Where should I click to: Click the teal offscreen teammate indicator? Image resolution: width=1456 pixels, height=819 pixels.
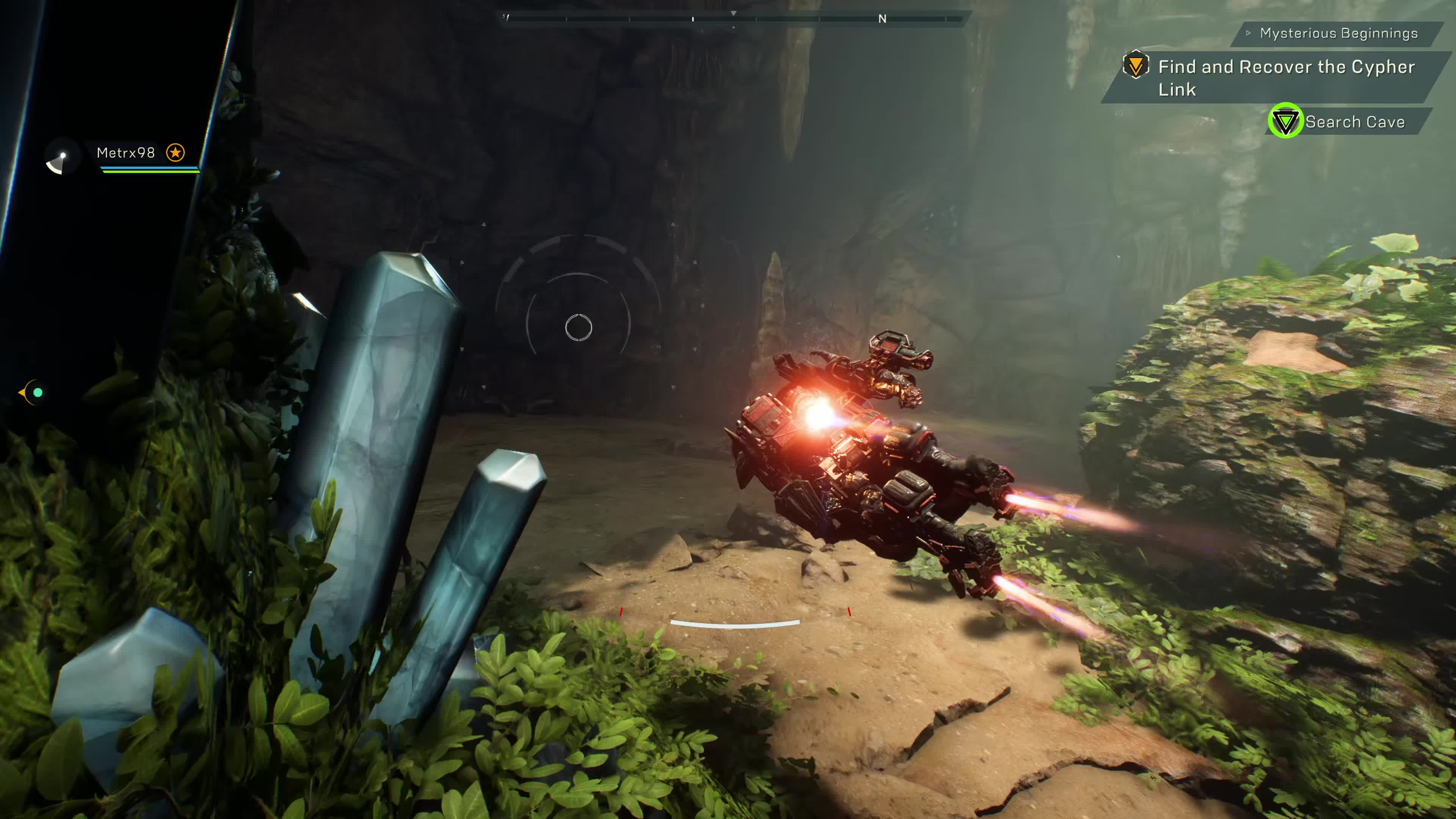tap(37, 392)
